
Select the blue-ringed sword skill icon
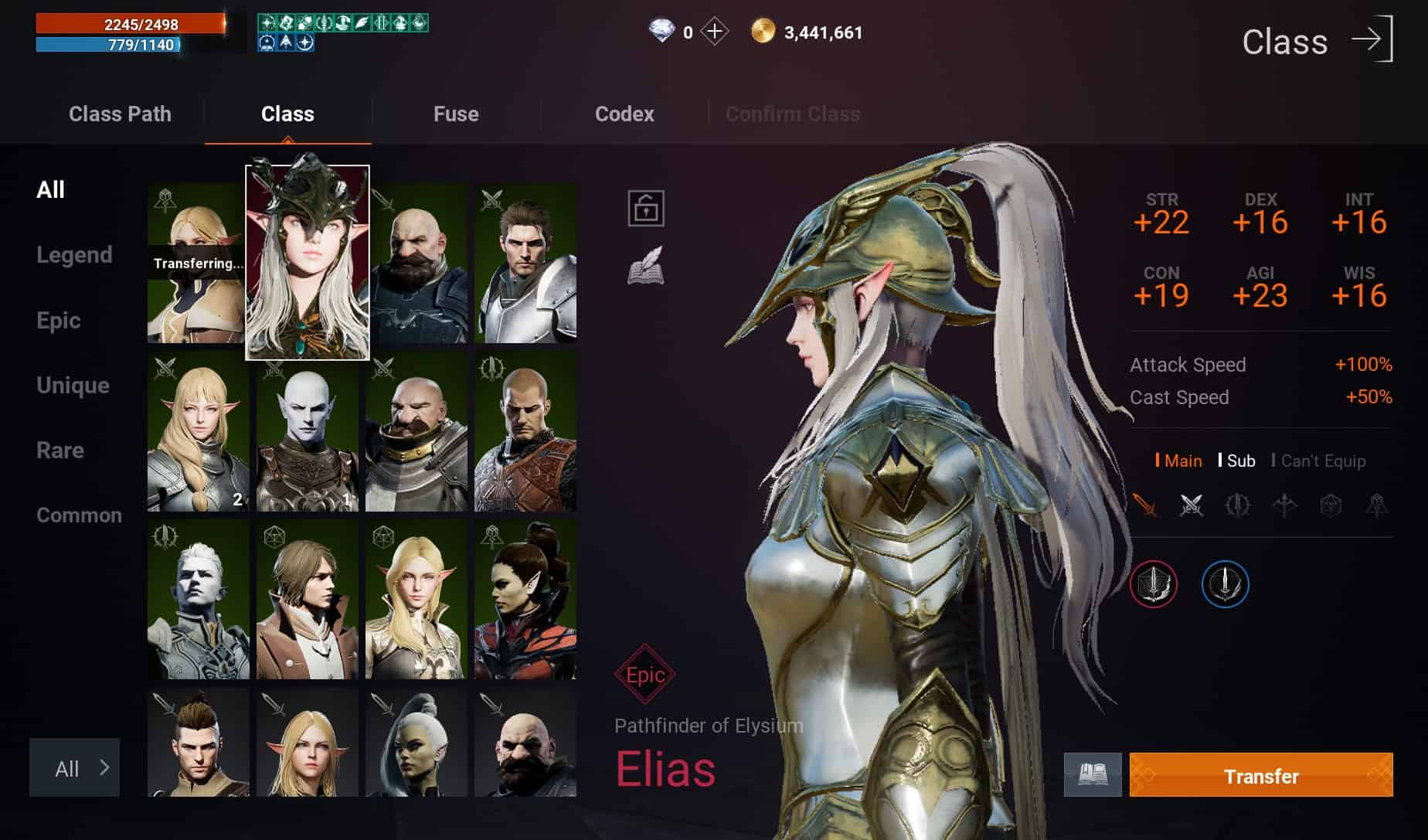1225,584
